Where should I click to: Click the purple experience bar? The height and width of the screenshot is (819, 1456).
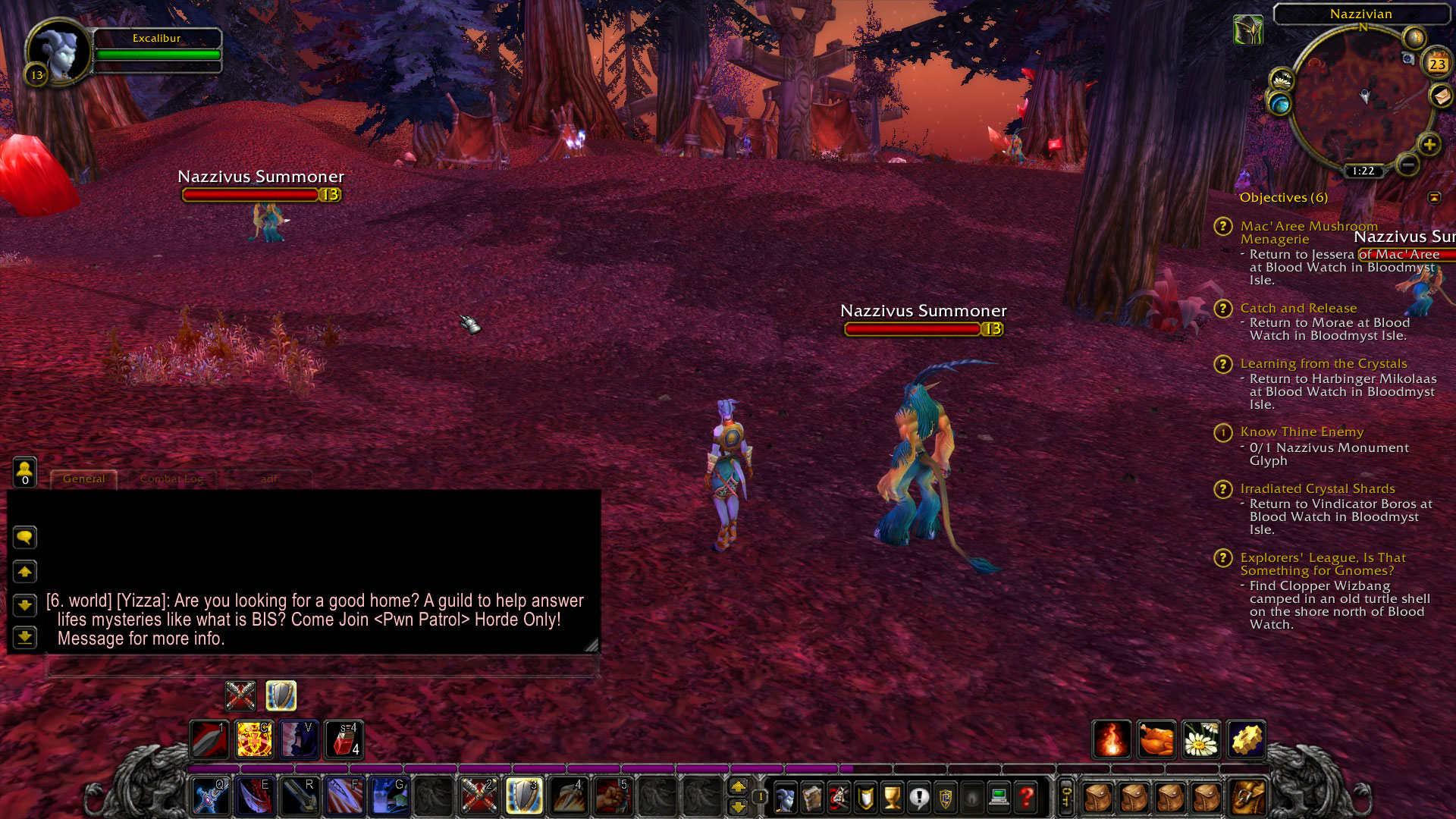[x=531, y=768]
